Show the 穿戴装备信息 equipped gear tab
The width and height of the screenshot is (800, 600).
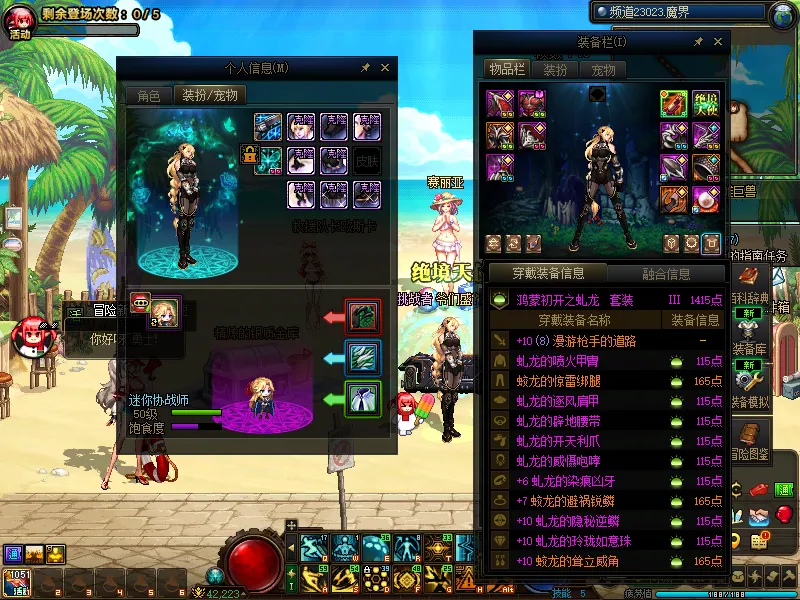(547, 273)
